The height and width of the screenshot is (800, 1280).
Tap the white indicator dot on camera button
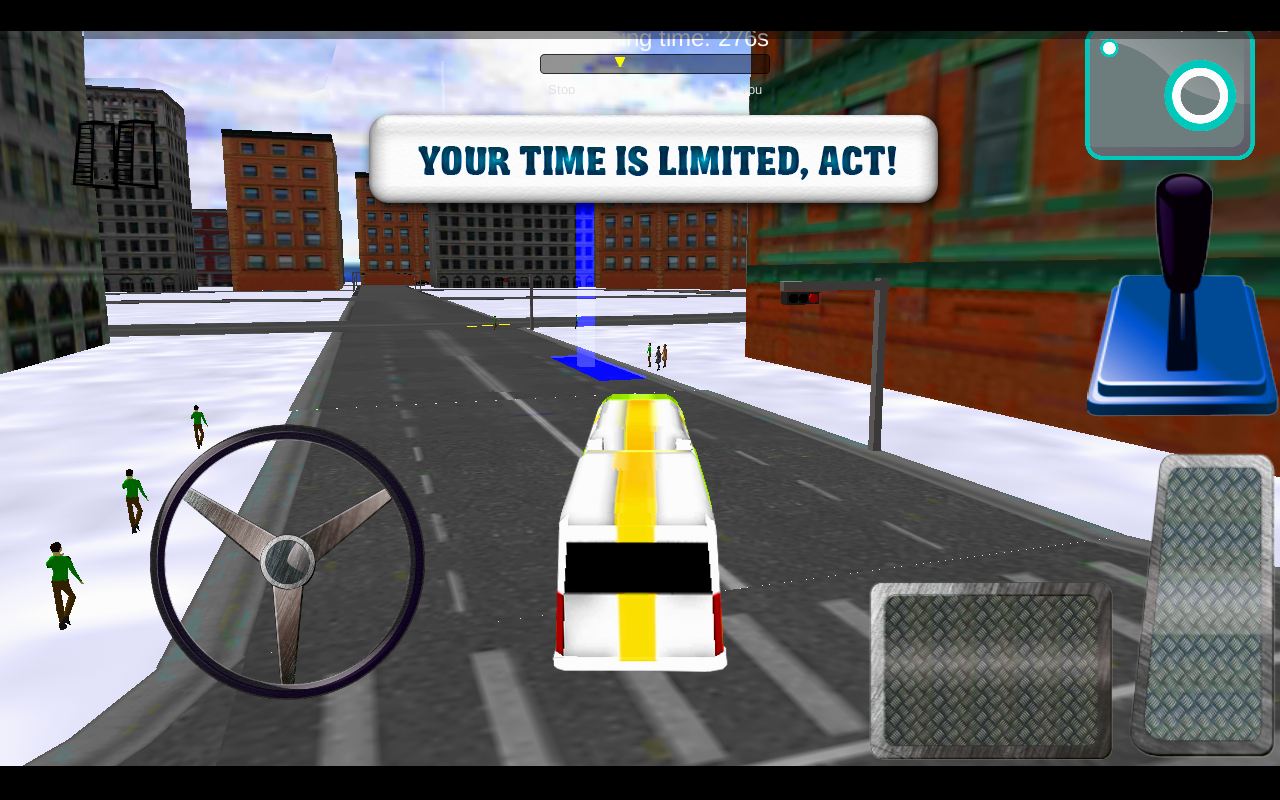1107,46
